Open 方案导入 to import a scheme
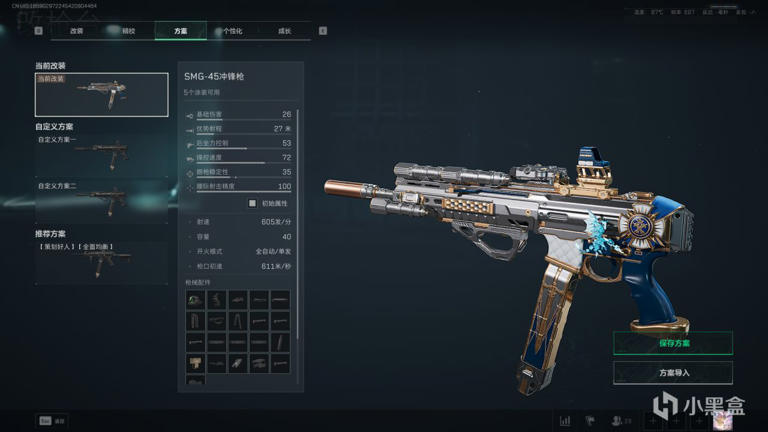Screen dimensions: 768x432 click(673, 373)
